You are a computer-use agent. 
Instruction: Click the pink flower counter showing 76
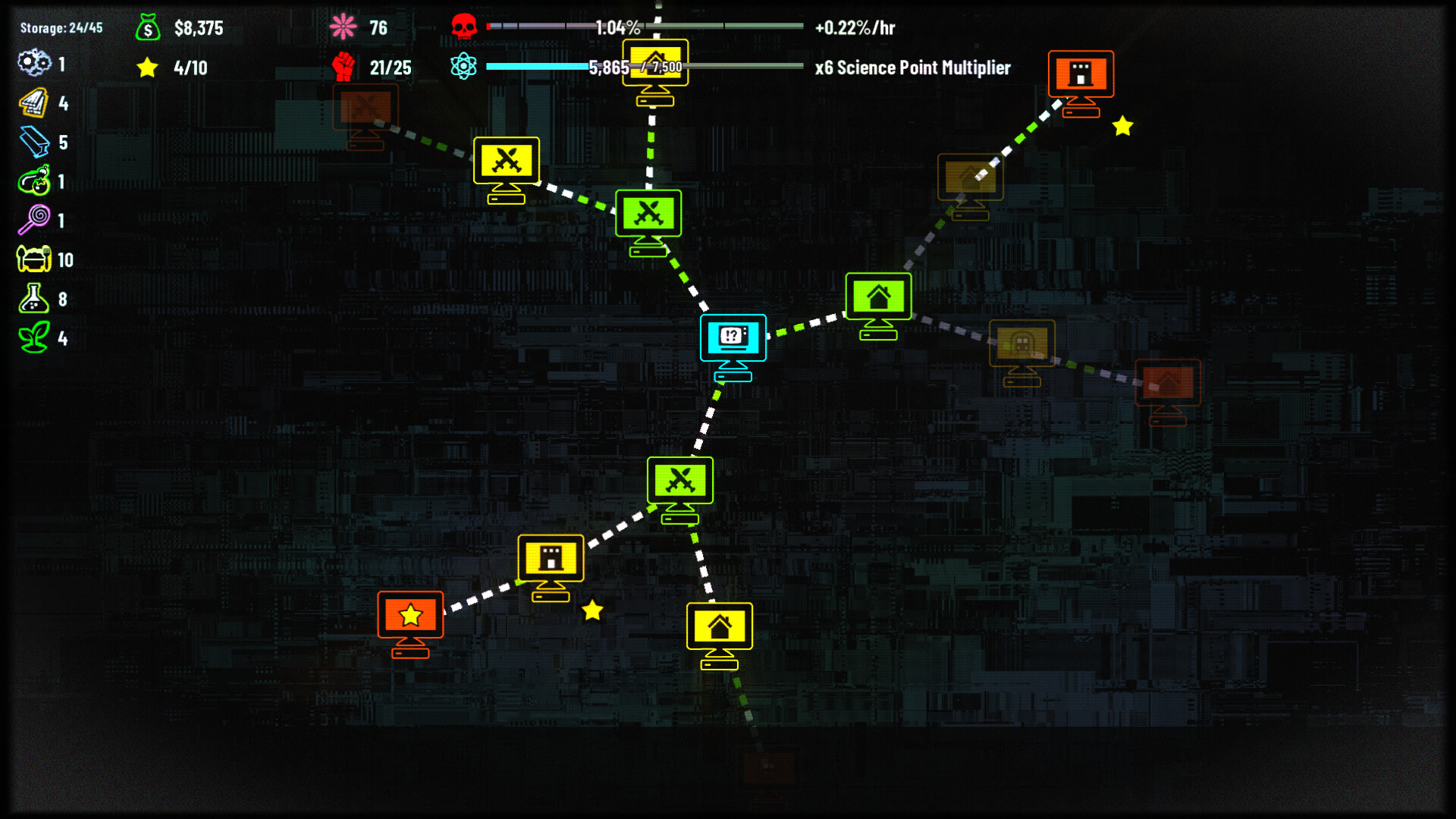tap(343, 25)
